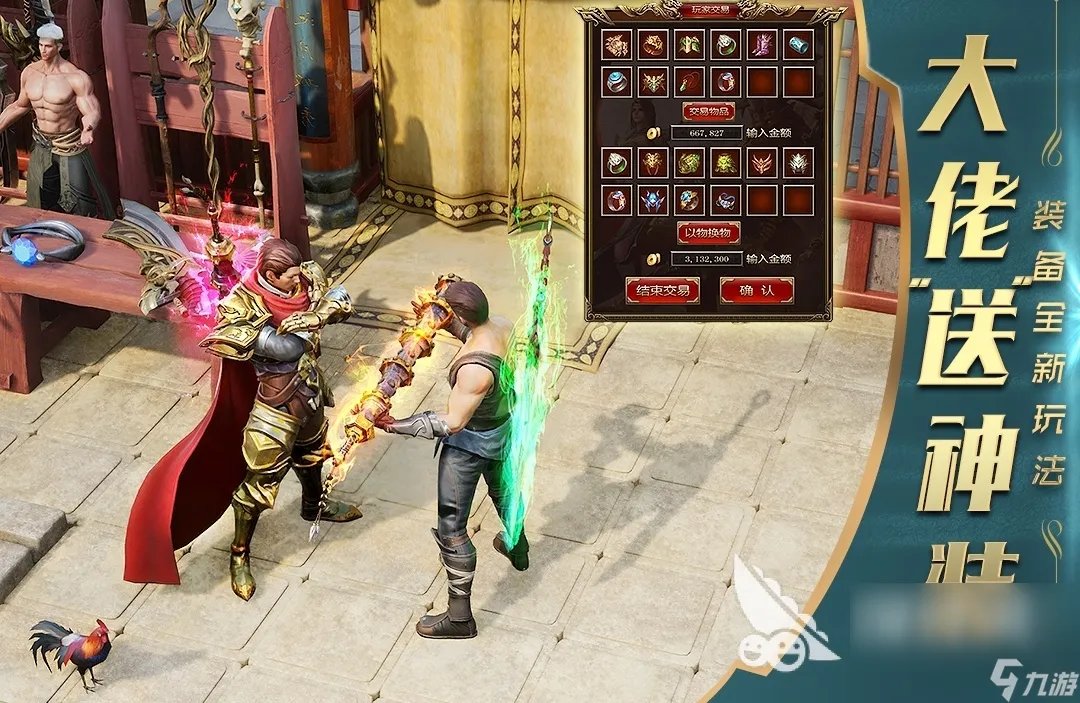
Task: Pick the gold bracelet item slot
Action: click(653, 45)
